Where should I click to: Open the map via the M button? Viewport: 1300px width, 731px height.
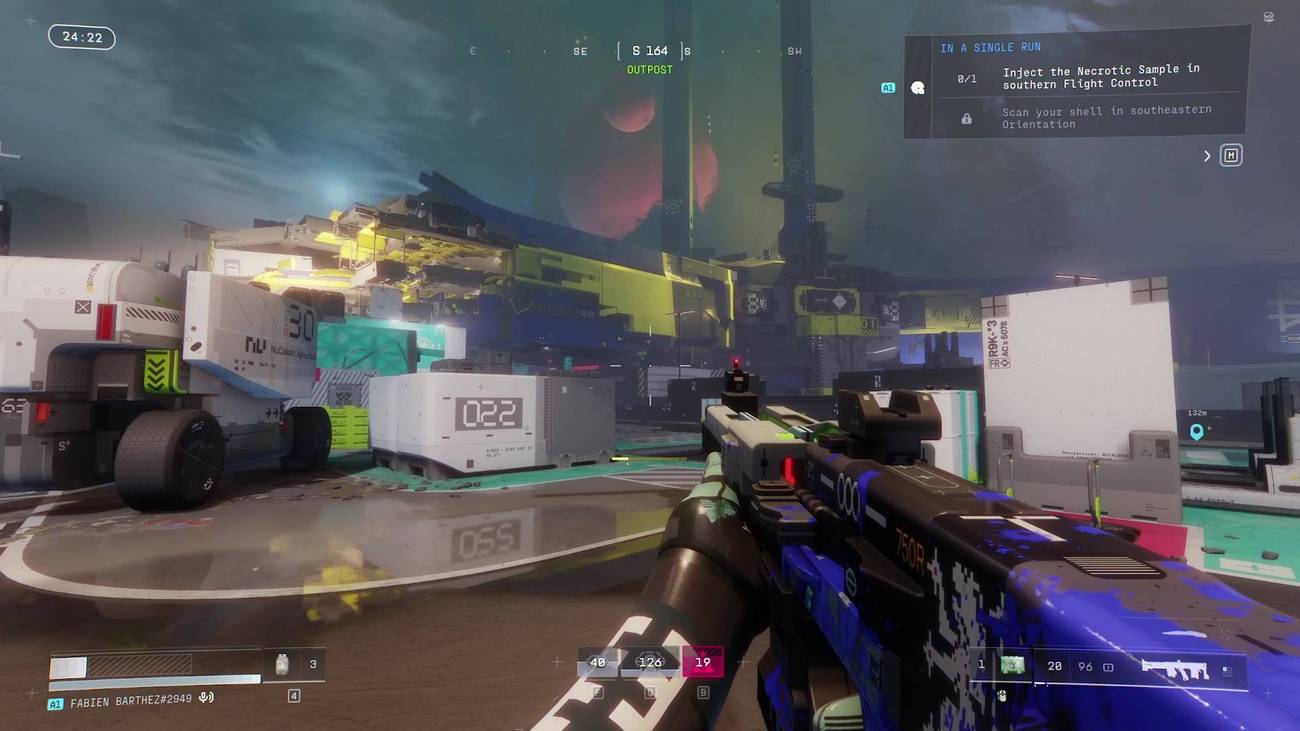(1231, 154)
